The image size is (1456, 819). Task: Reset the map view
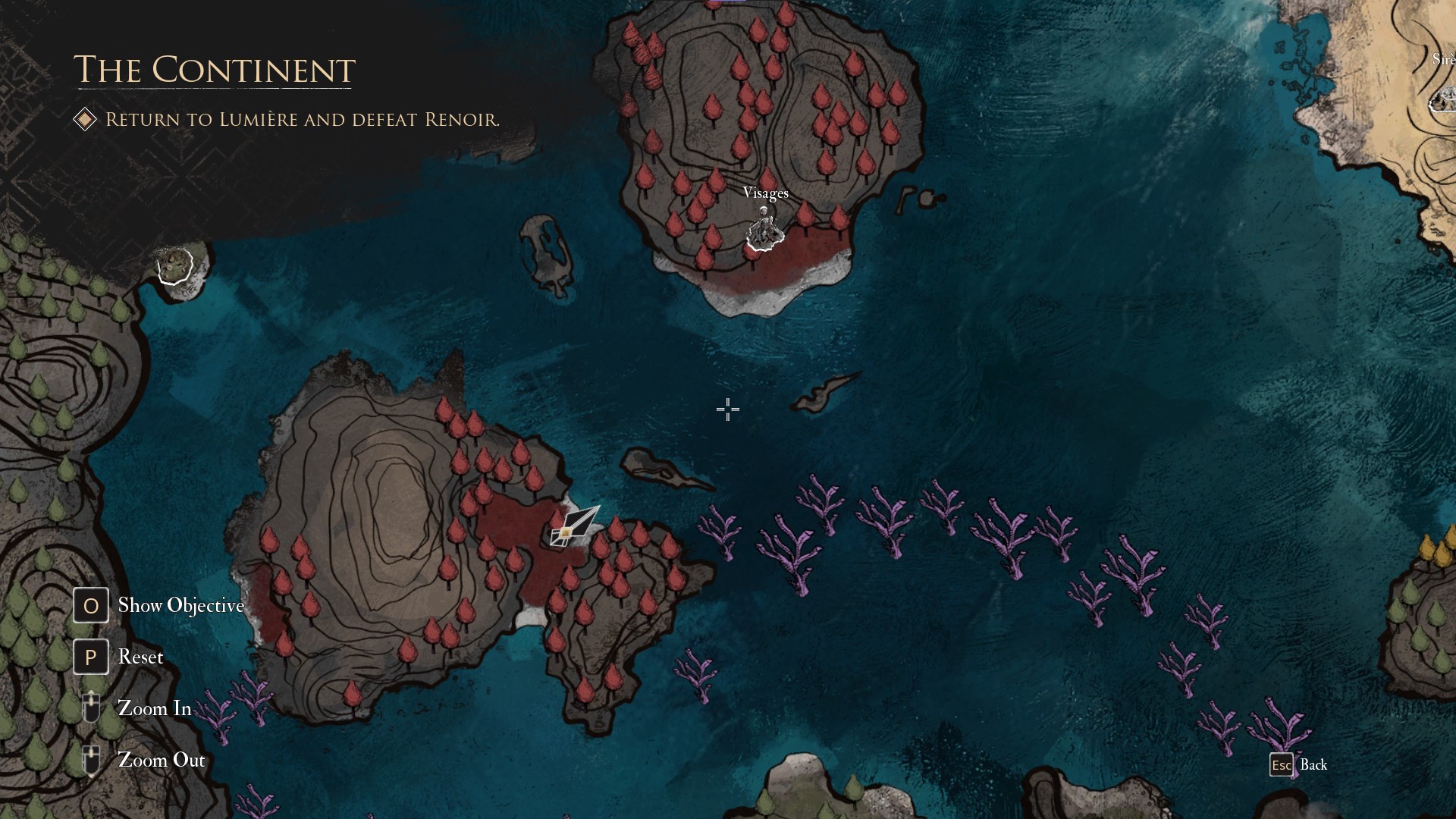(91, 657)
